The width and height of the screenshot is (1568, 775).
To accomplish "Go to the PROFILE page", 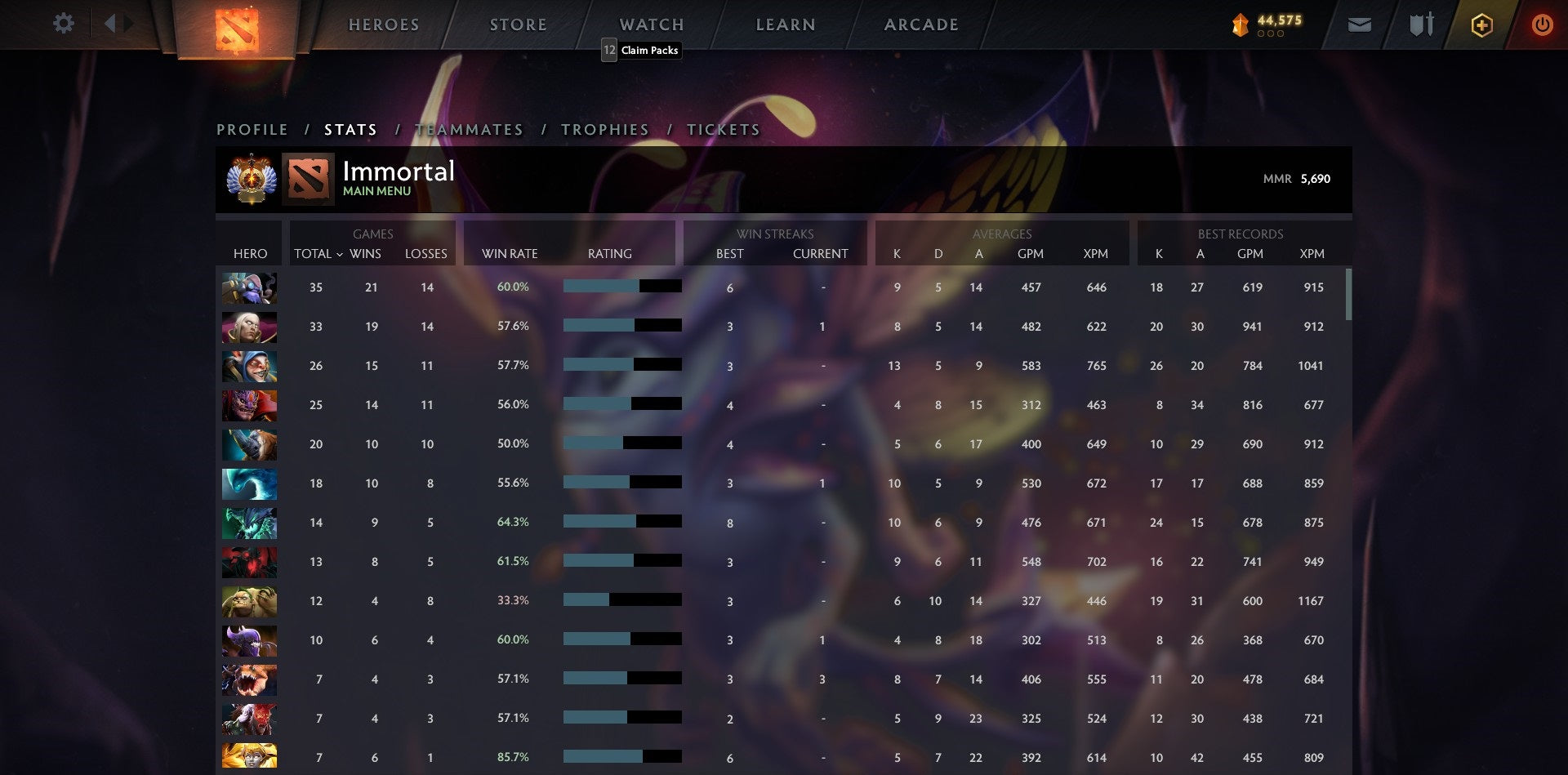I will [x=252, y=129].
